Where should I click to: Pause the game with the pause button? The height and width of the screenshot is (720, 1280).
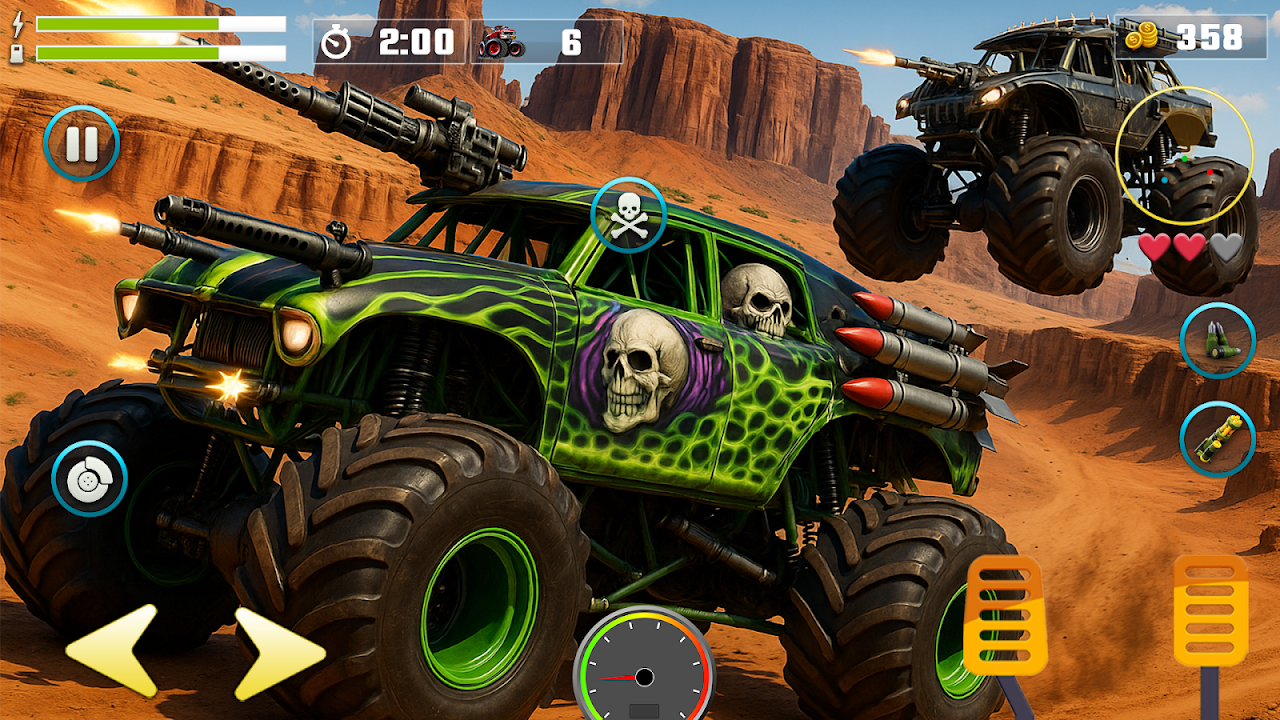[x=81, y=144]
